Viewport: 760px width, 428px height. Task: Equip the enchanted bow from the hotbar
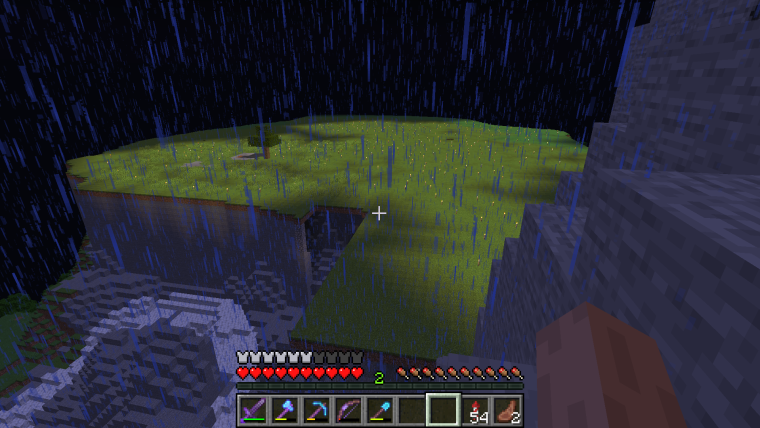(347, 410)
